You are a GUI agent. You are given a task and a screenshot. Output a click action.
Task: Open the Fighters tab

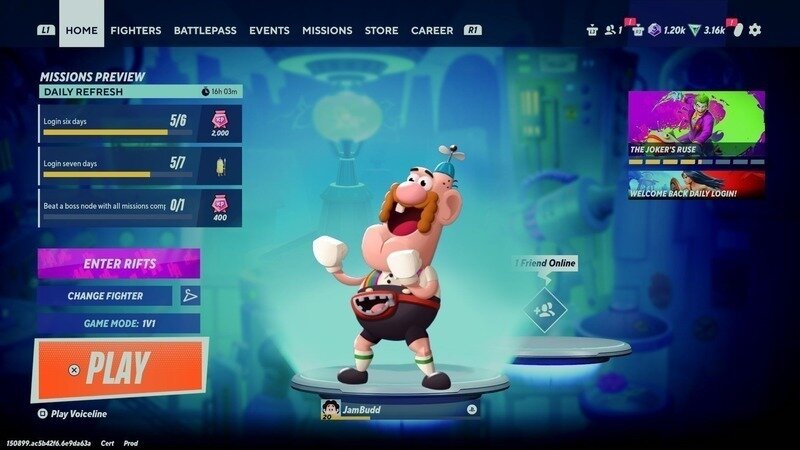135,30
